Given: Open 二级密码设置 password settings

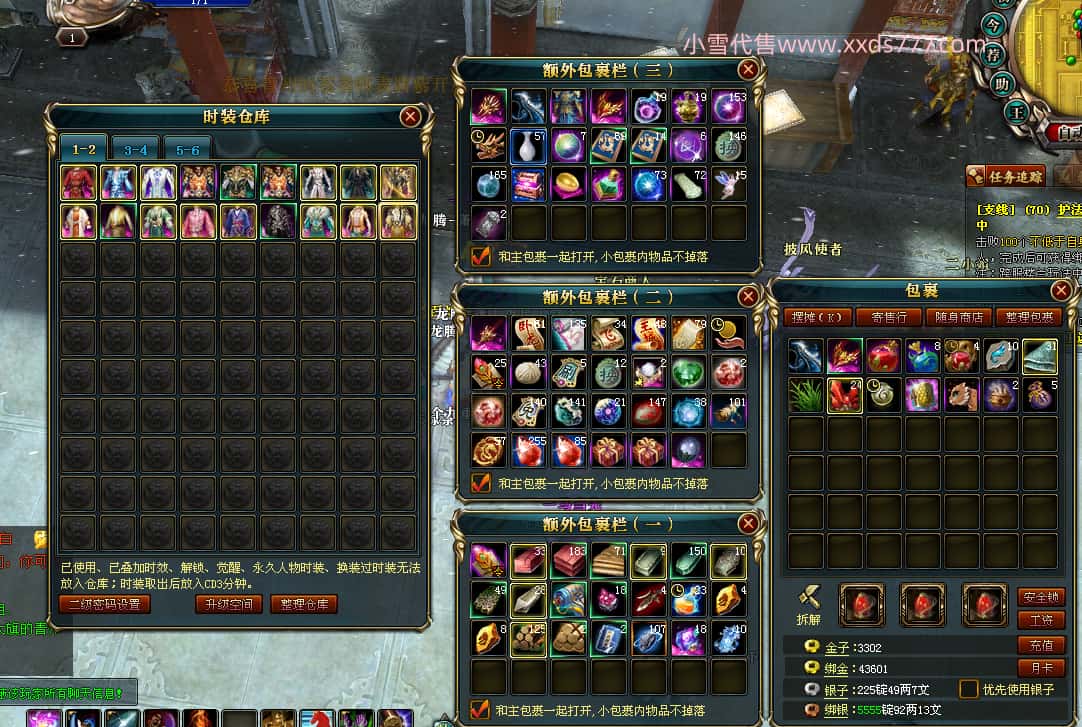Looking at the screenshot, I should [x=105, y=604].
